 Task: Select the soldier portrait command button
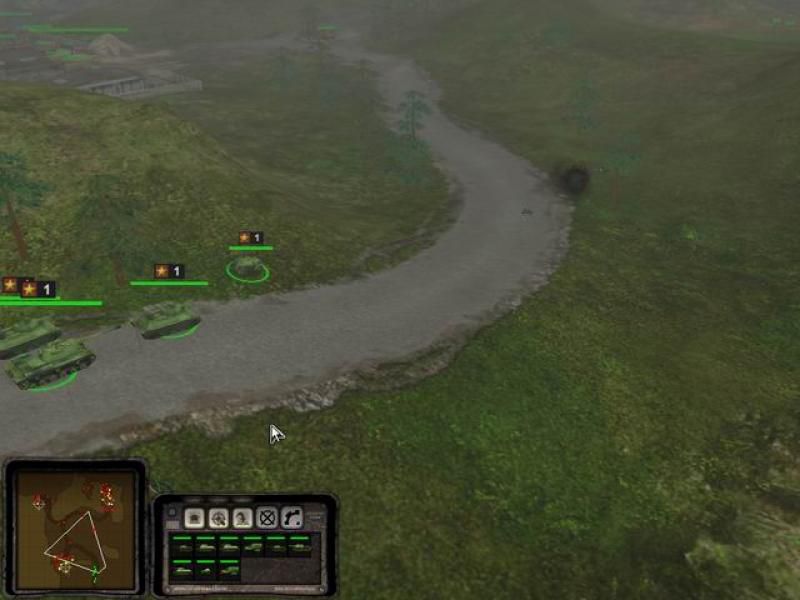coord(243,518)
